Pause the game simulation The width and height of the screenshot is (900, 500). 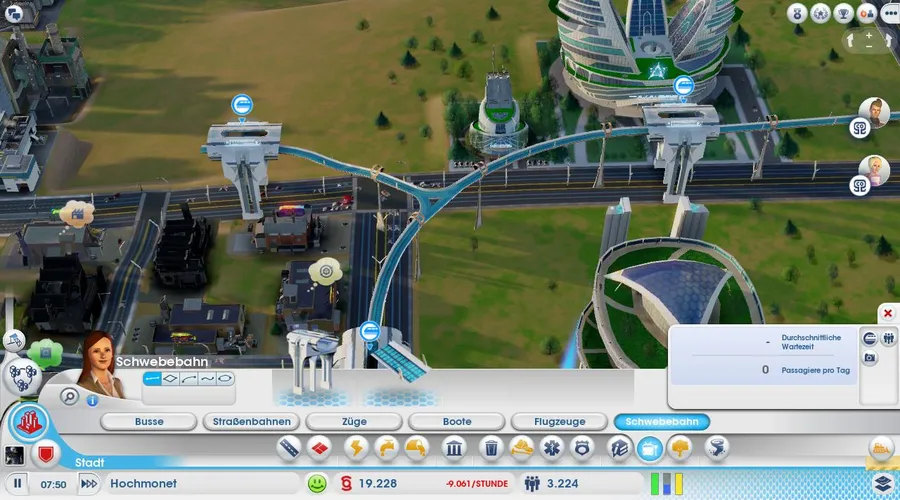click(17, 484)
